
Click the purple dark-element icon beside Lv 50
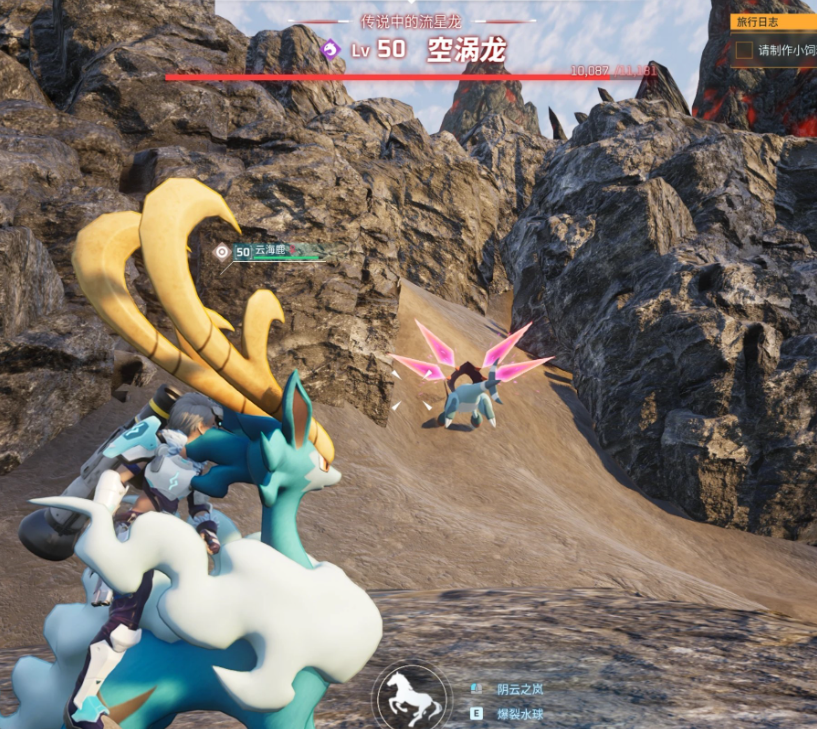tap(330, 49)
